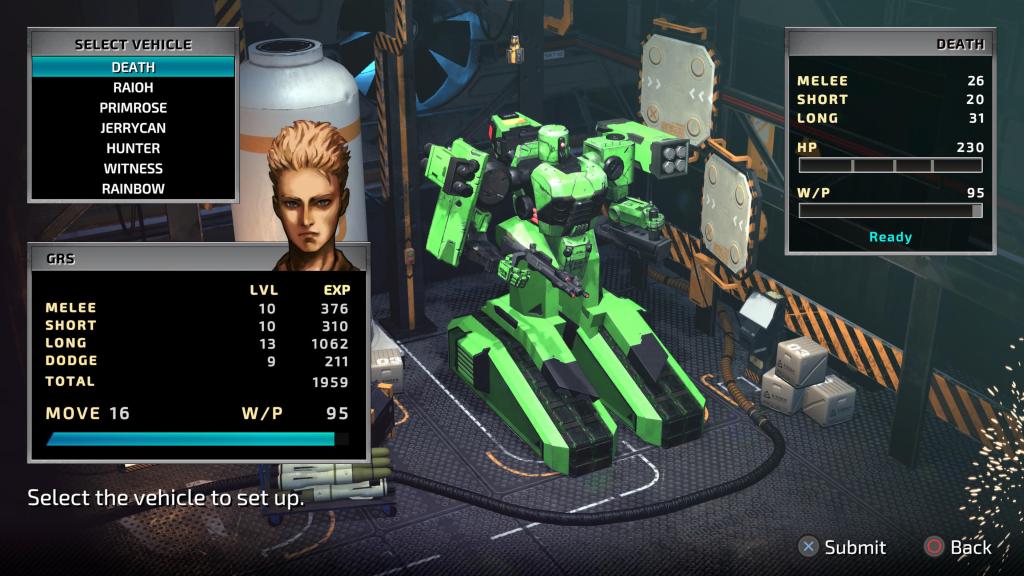This screenshot has width=1024, height=576.
Task: Choose RAIOH from the vehicle list
Action: pyautogui.click(x=133, y=87)
